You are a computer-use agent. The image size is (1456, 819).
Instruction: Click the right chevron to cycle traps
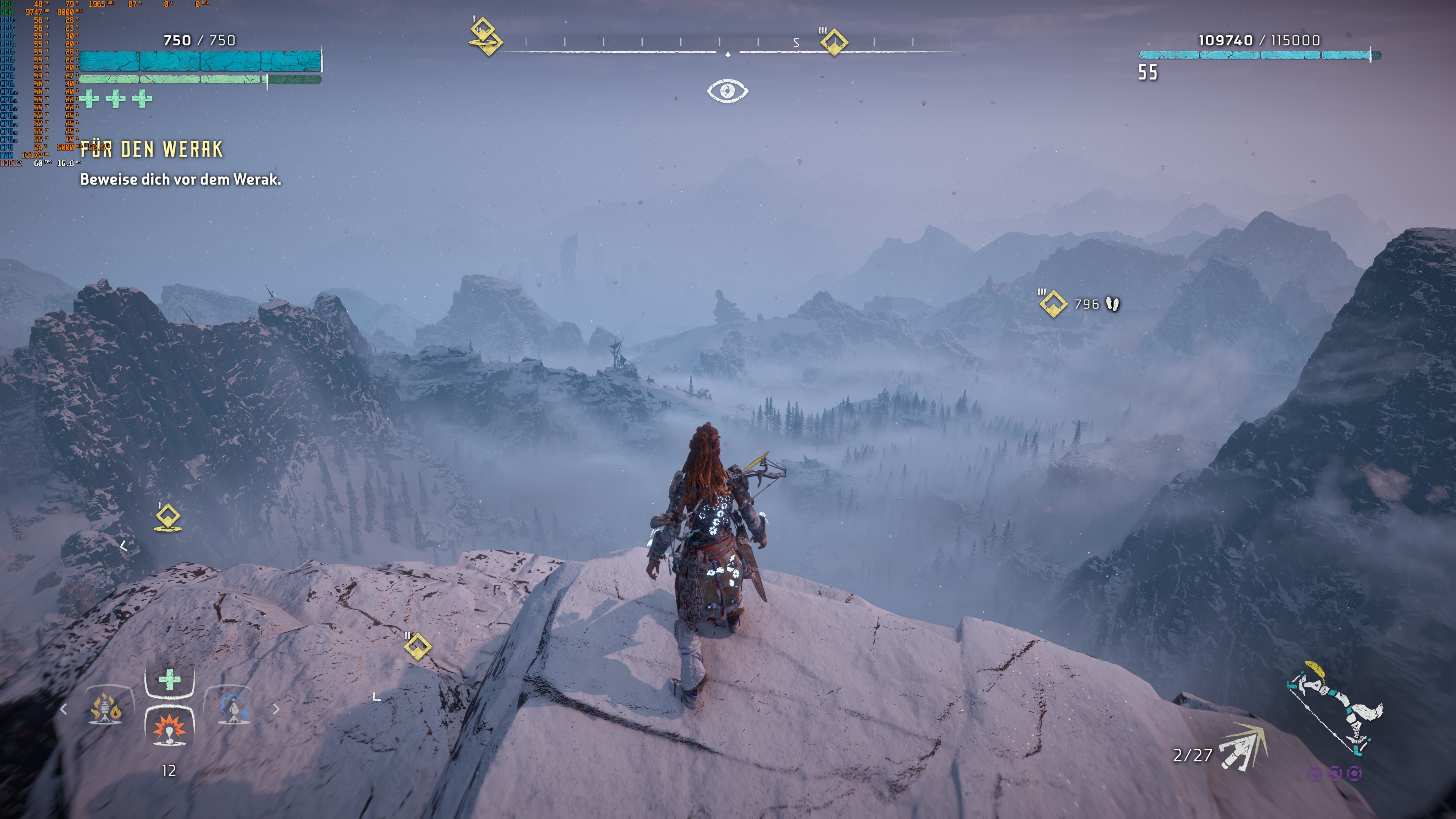pyautogui.click(x=277, y=709)
